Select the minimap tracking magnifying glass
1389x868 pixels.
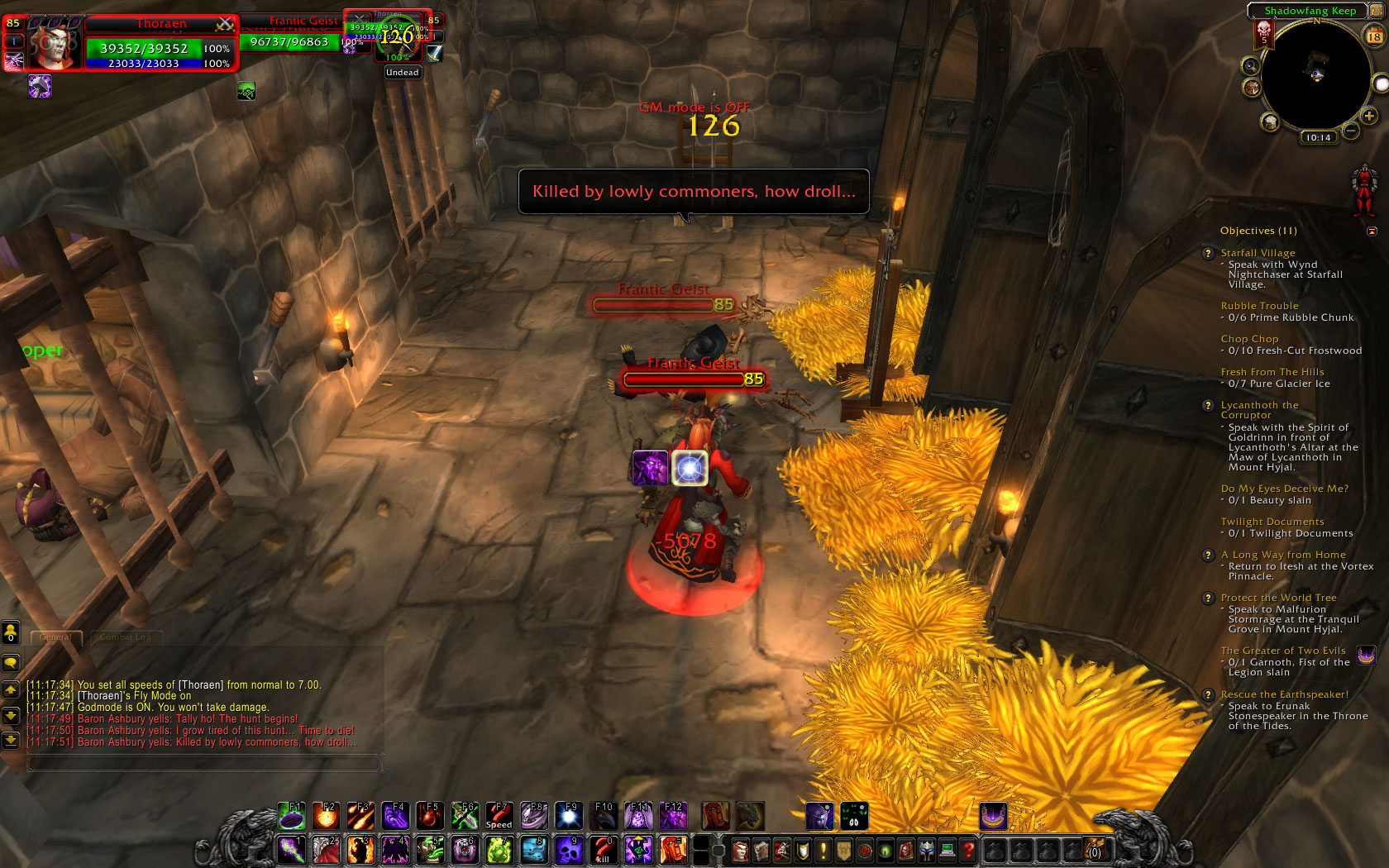point(1251,65)
